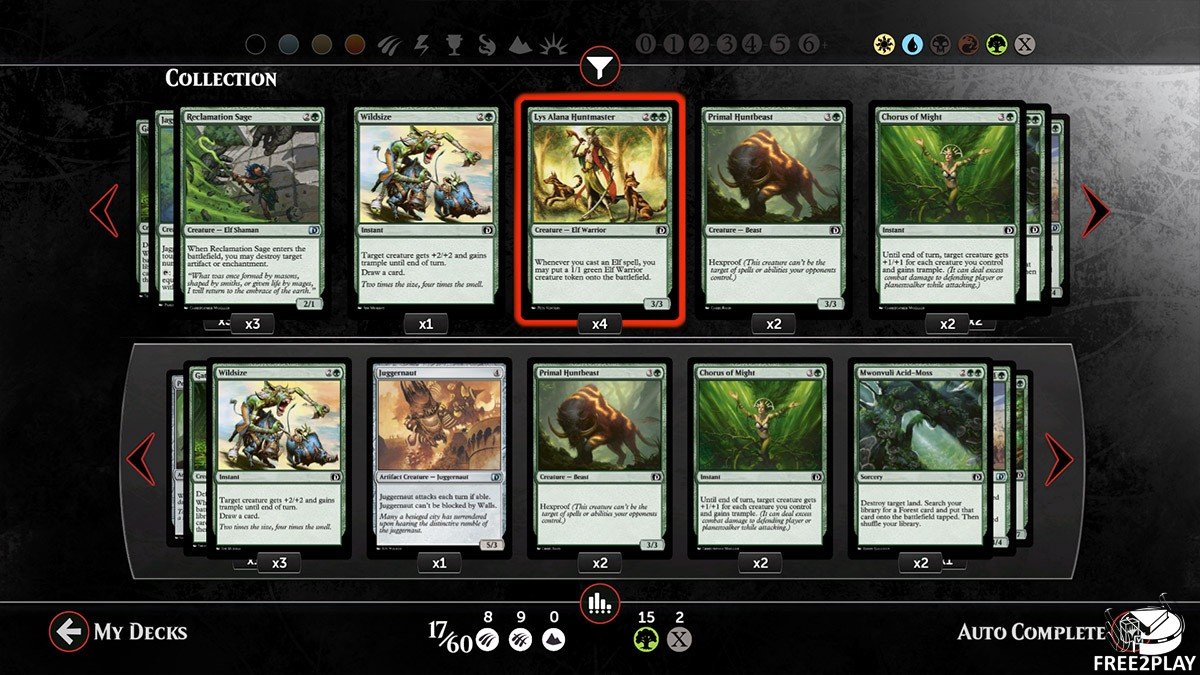
Task: Select Wildsize in the deck row
Action: point(279,455)
